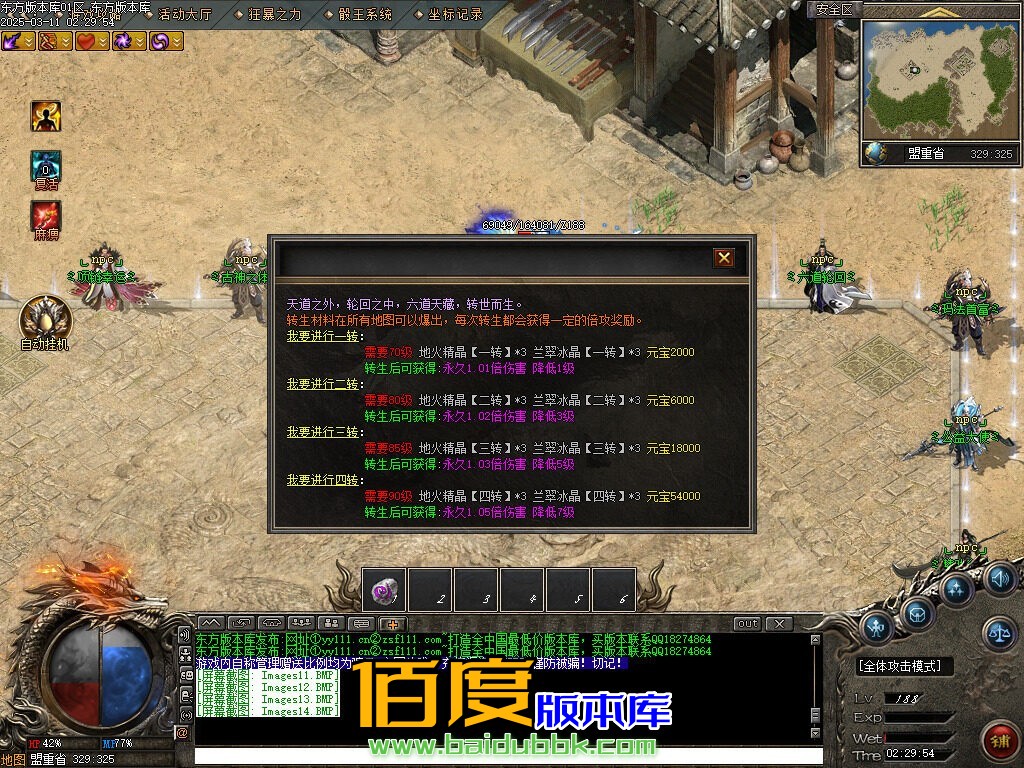Image resolution: width=1024 pixels, height=768 pixels.
Task: Choose 我要进行四转 option
Action: click(323, 480)
